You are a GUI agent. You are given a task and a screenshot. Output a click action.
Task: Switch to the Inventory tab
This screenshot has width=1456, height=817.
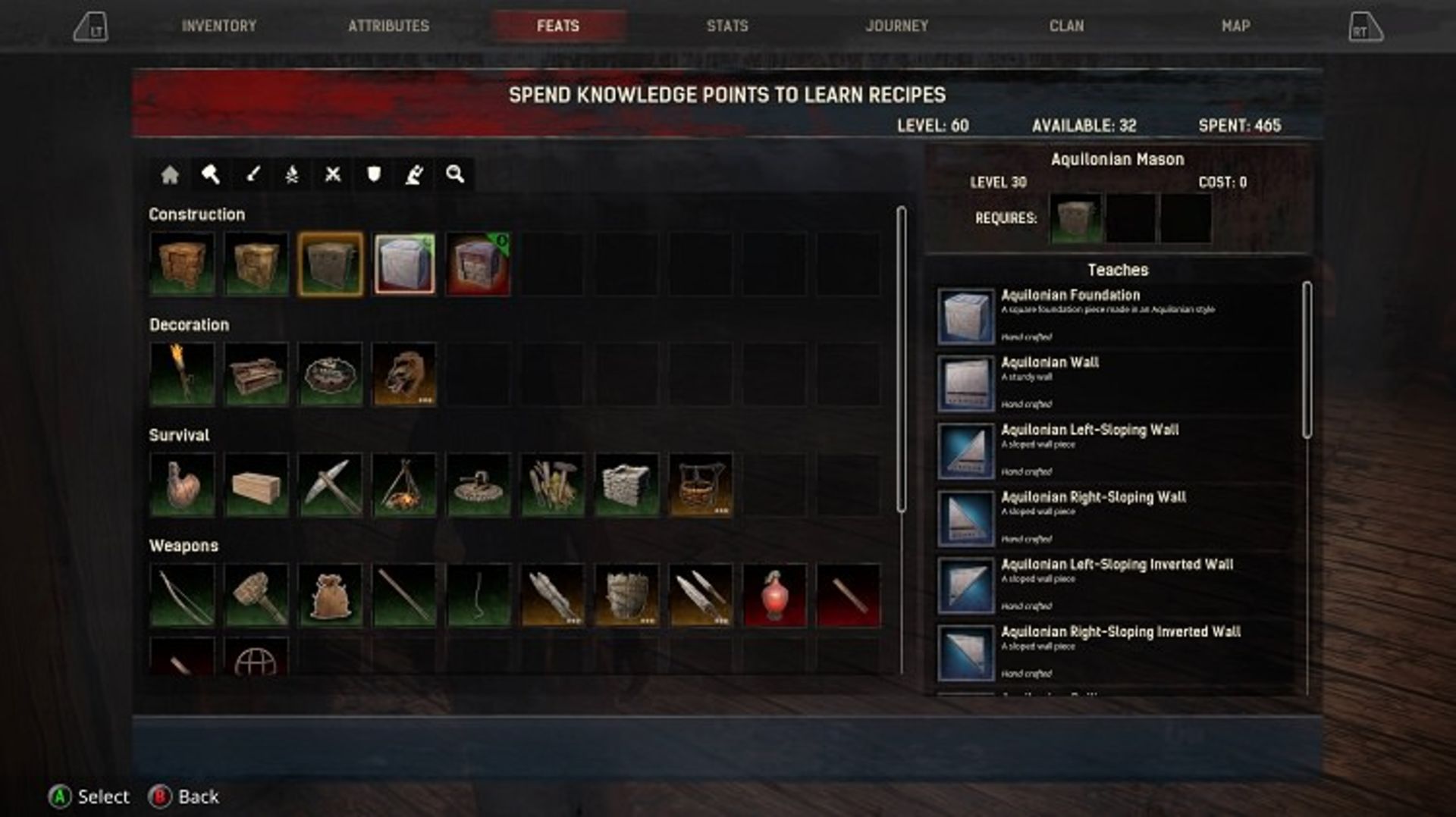point(217,25)
